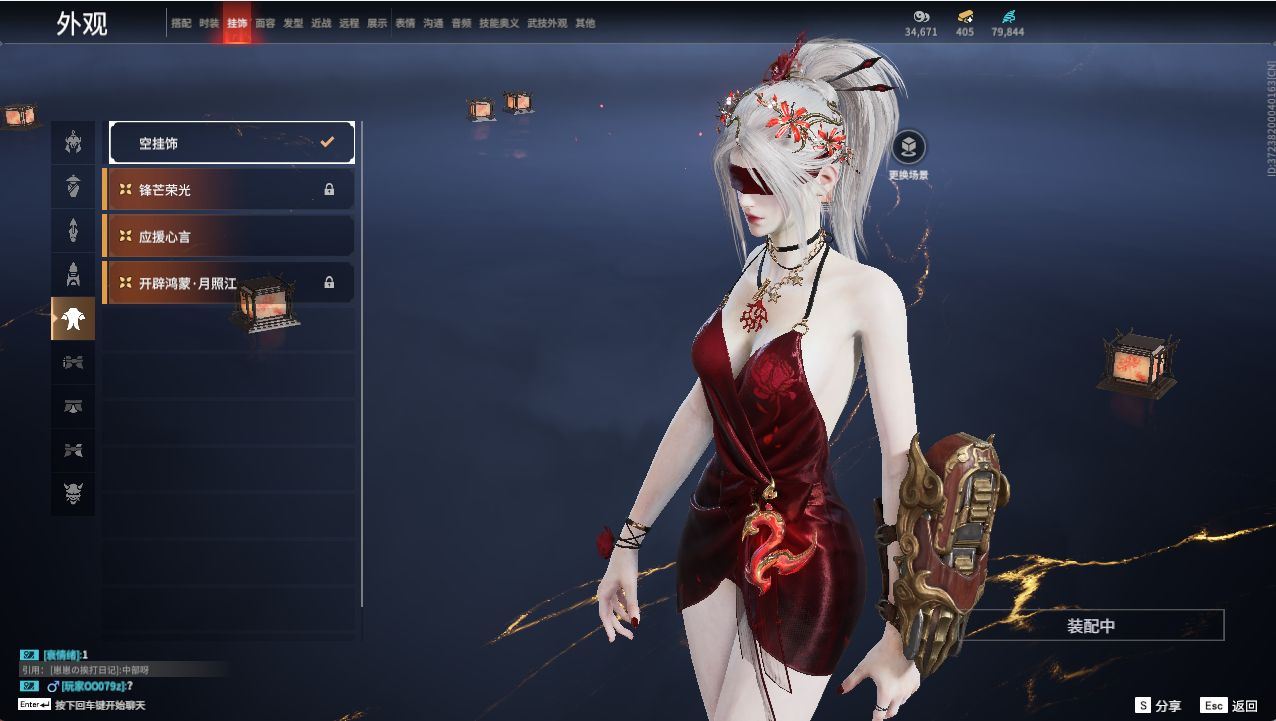Switch to the 搭配 tab
This screenshot has width=1276, height=721.
pos(181,23)
